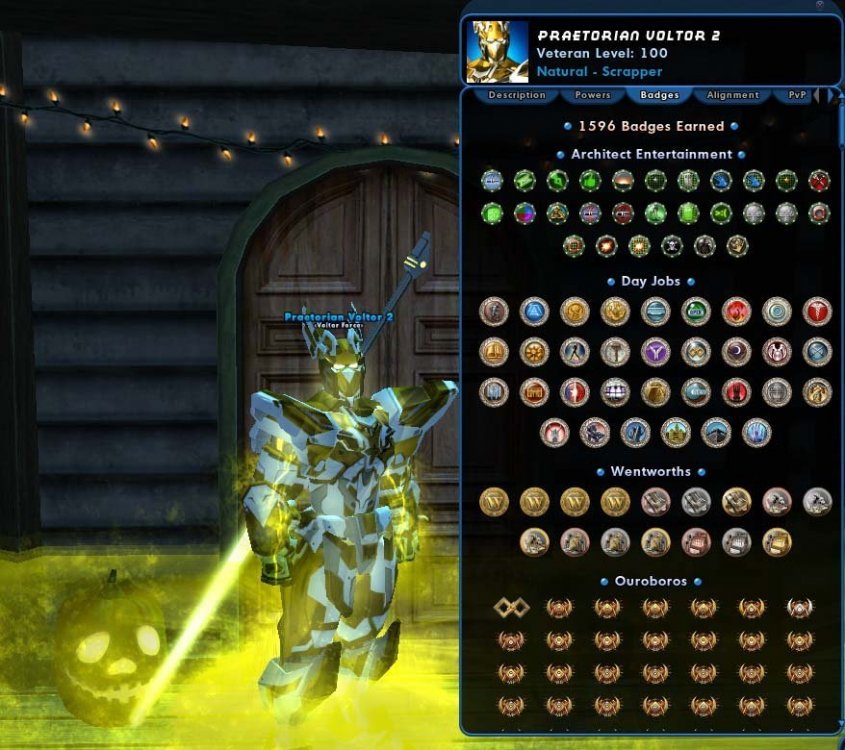Switch to the PvP tab
This screenshot has height=750, width=845.
797,95
